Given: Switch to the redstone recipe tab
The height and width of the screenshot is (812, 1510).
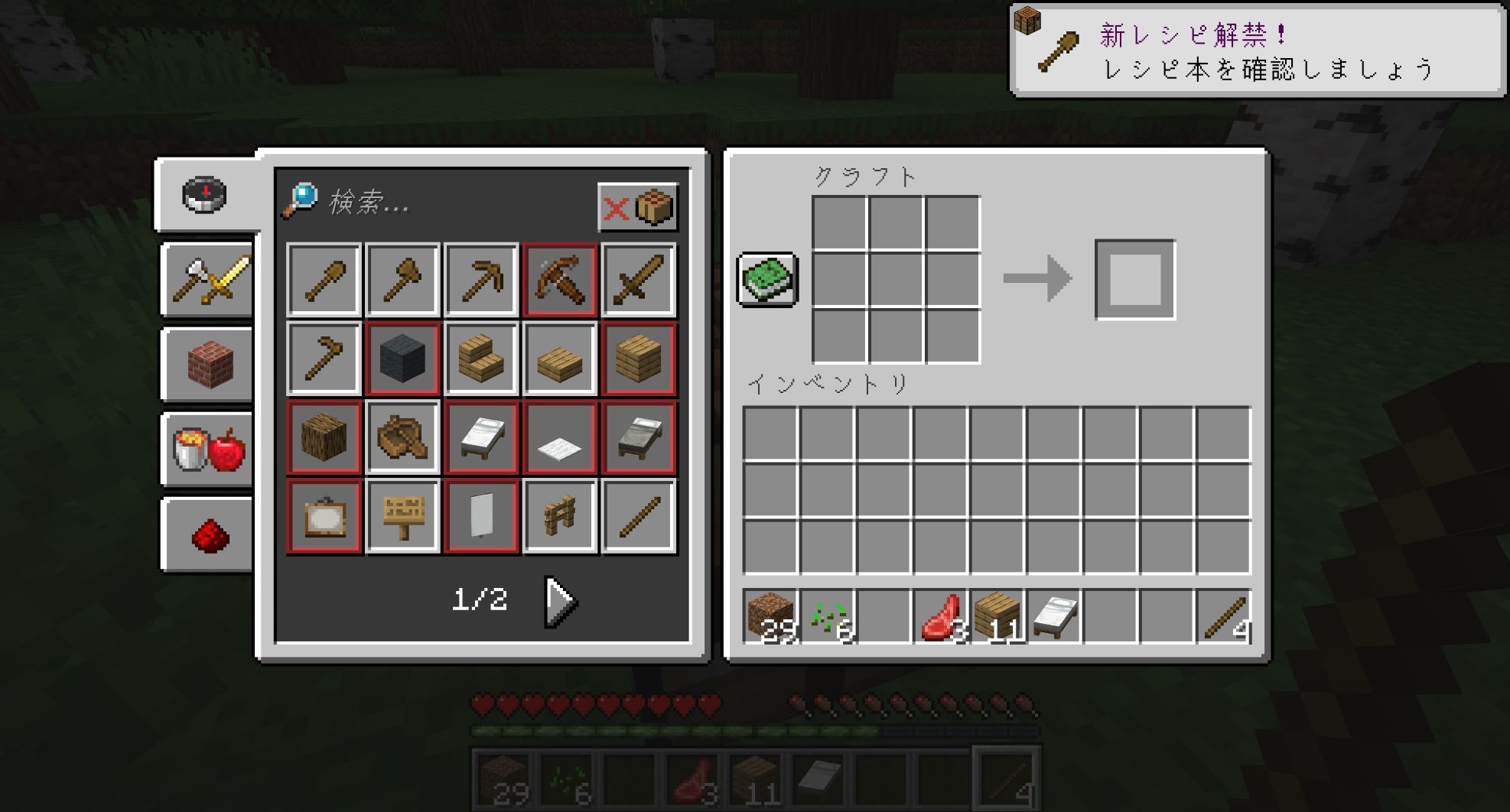Looking at the screenshot, I should point(208,534).
